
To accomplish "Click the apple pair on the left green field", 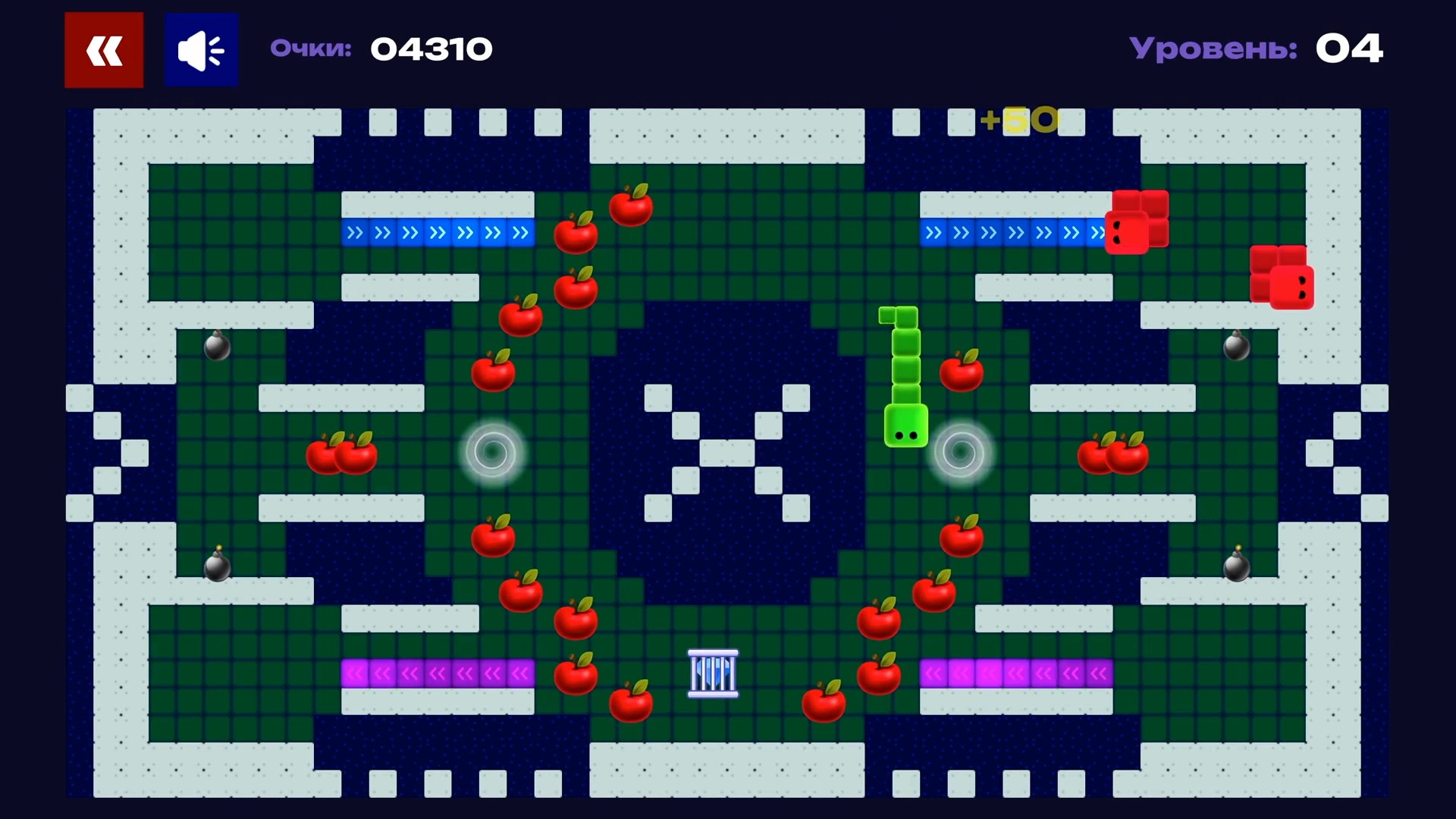I will pyautogui.click(x=341, y=453).
